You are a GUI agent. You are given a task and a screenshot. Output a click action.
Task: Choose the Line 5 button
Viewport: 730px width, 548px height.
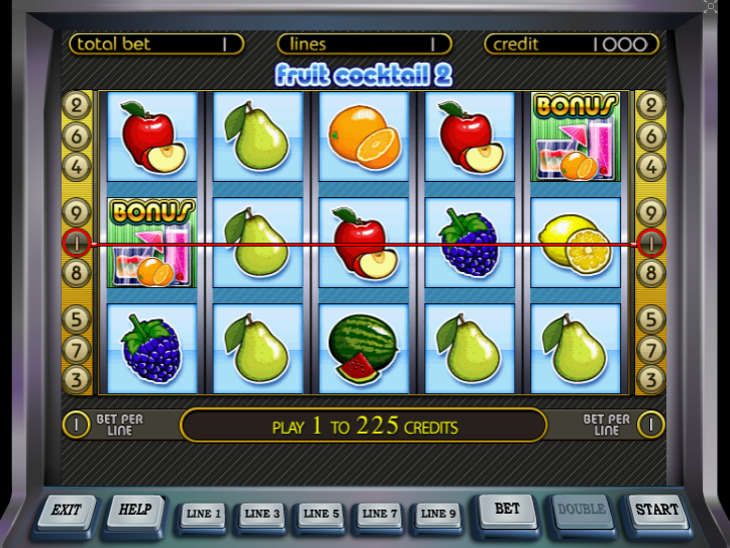(318, 514)
